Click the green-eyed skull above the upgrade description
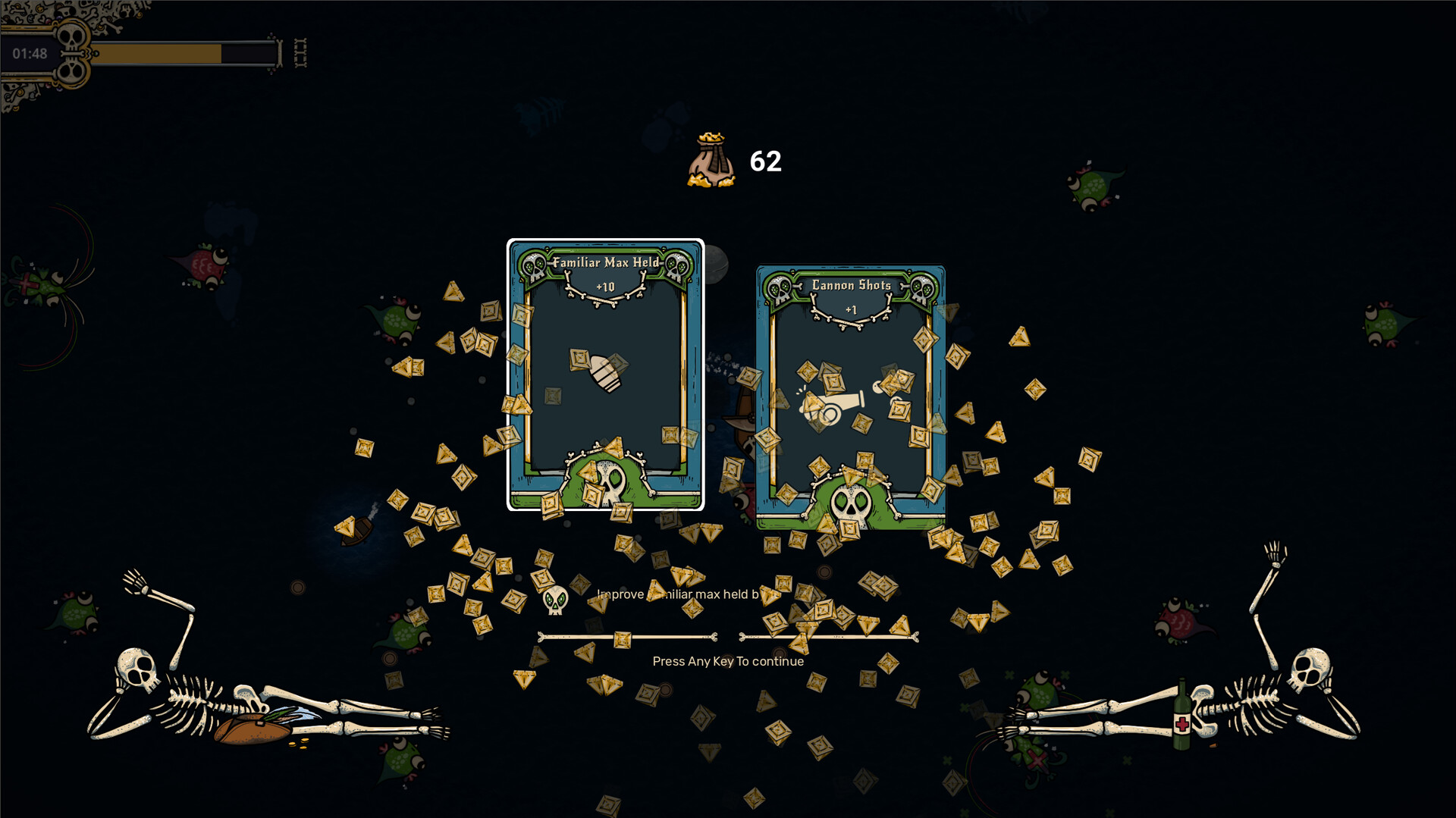 click(x=554, y=600)
